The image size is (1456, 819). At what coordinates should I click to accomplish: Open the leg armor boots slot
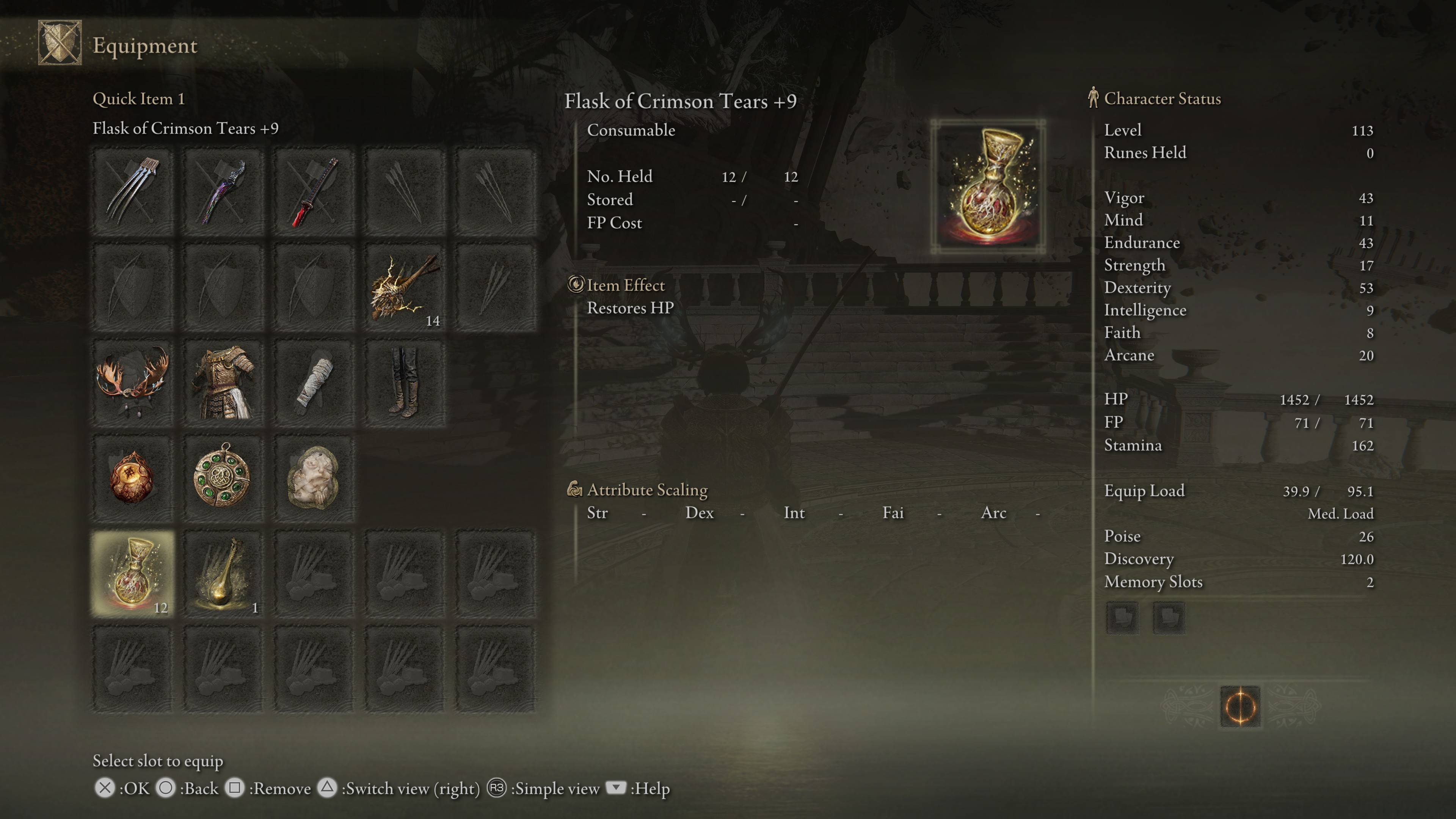(405, 383)
